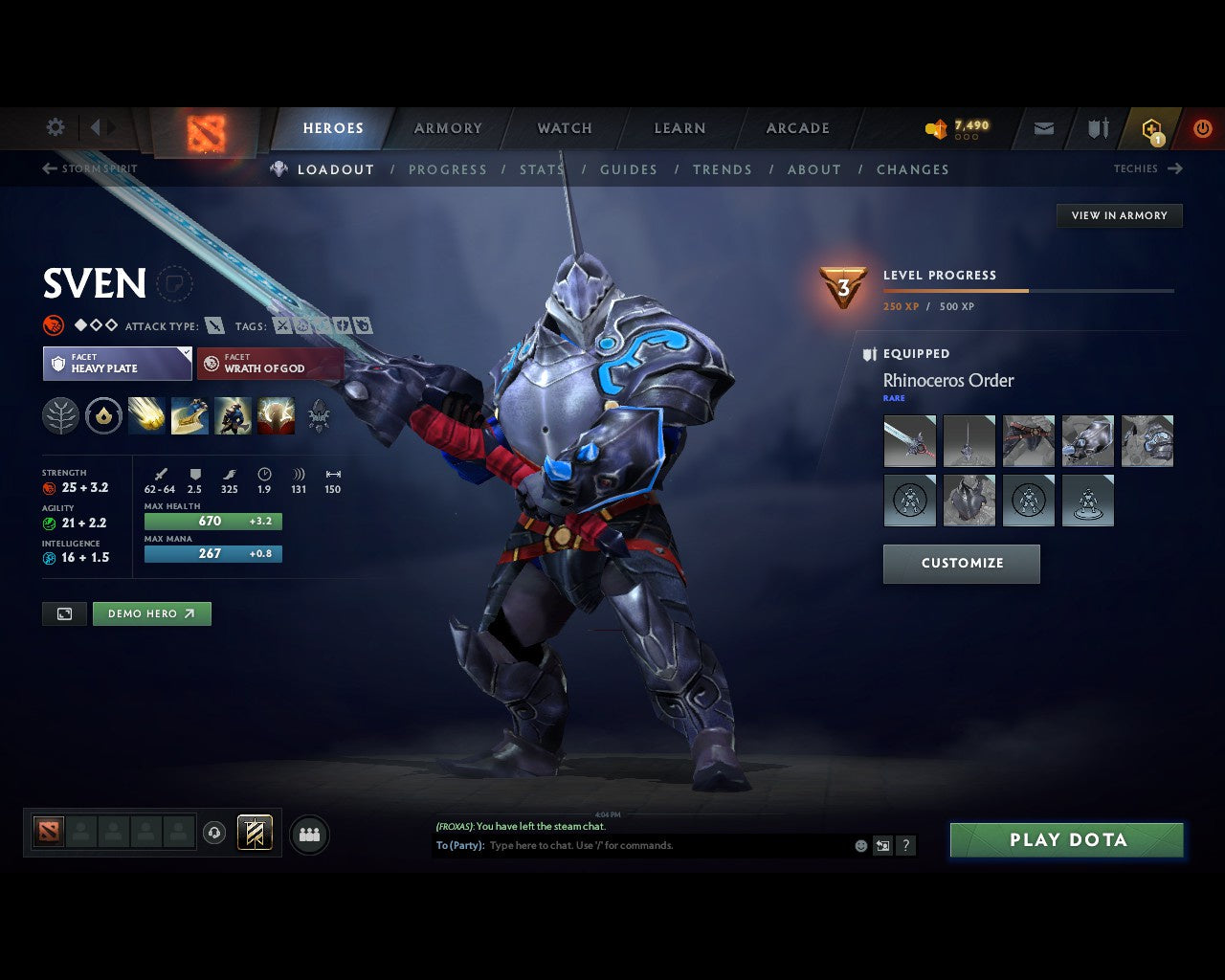The height and width of the screenshot is (980, 1225).
Task: Select the melee attack type sword icon
Action: (x=214, y=325)
